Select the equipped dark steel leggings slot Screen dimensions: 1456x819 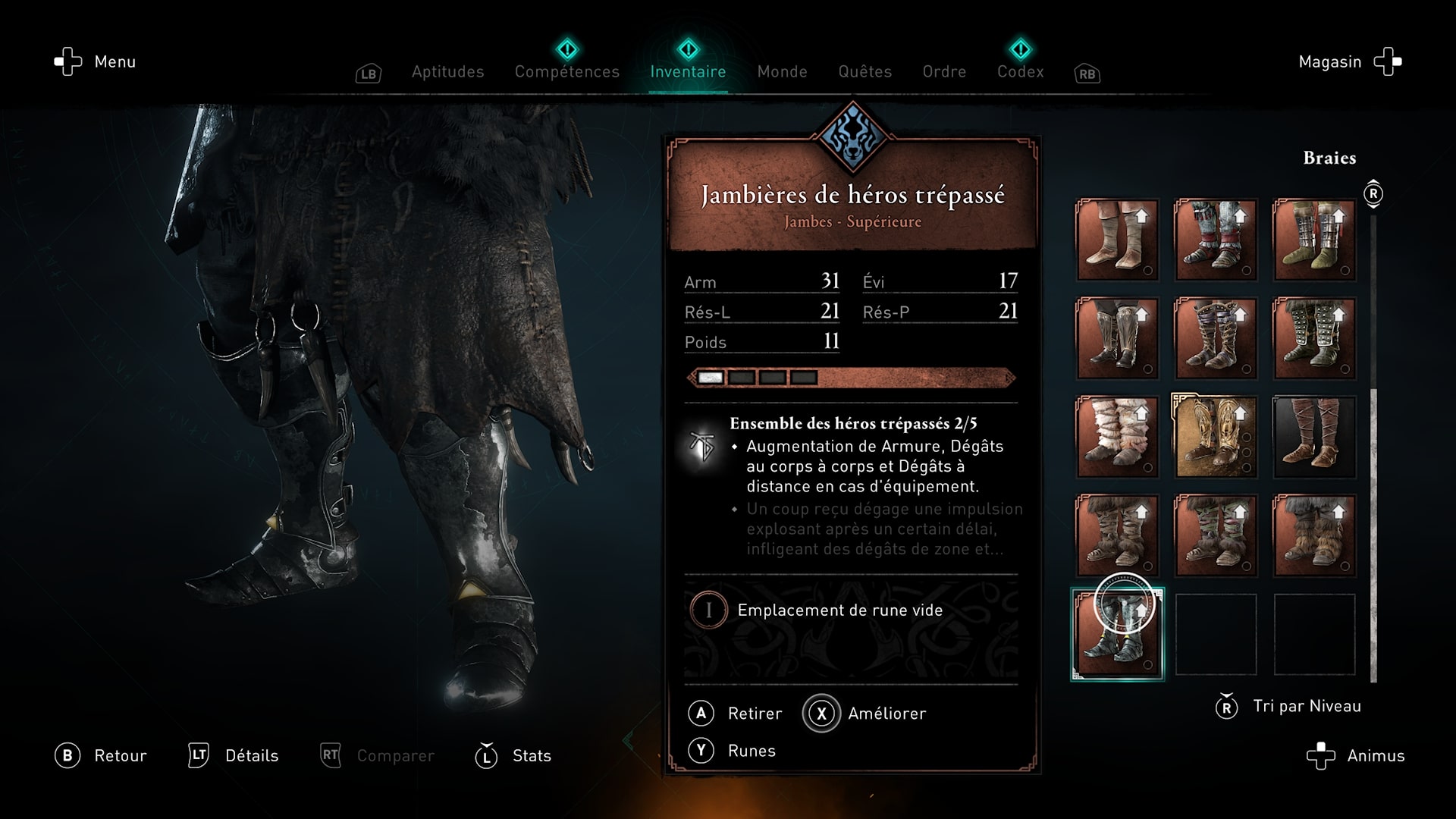coord(1117,634)
